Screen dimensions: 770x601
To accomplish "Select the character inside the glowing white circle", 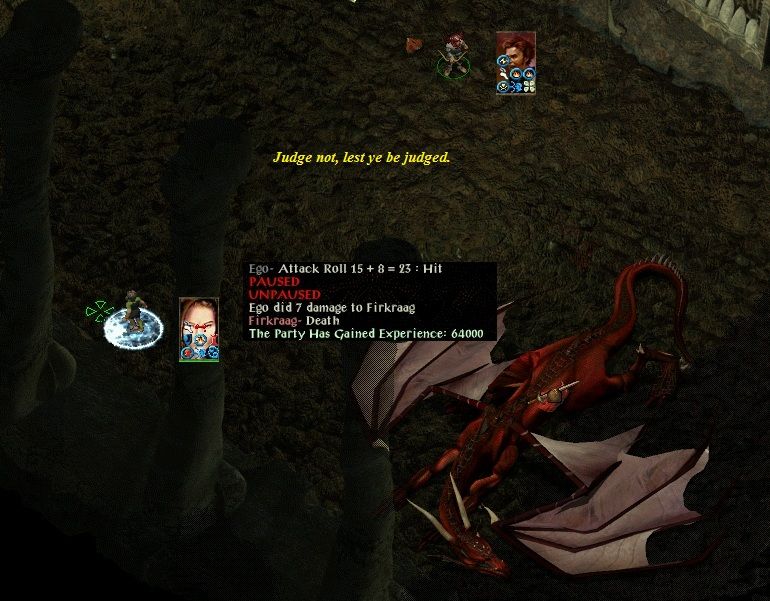I will [x=132, y=320].
